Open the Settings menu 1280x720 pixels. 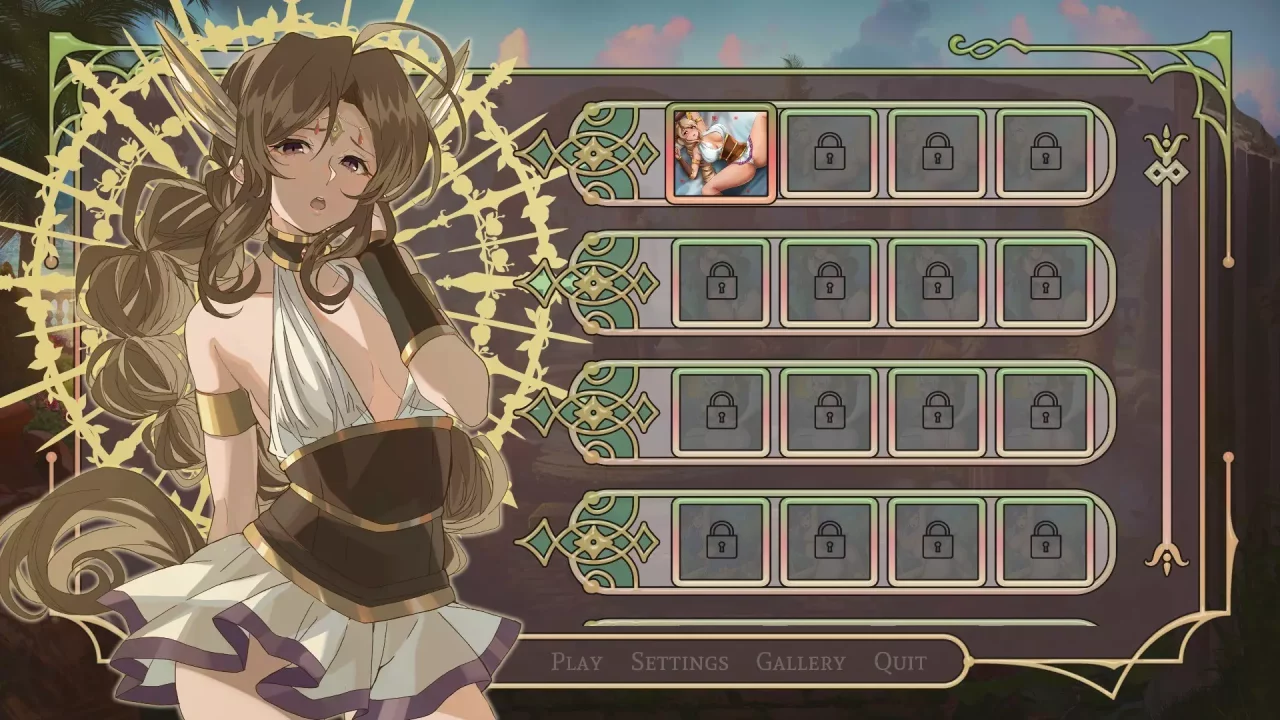click(679, 662)
